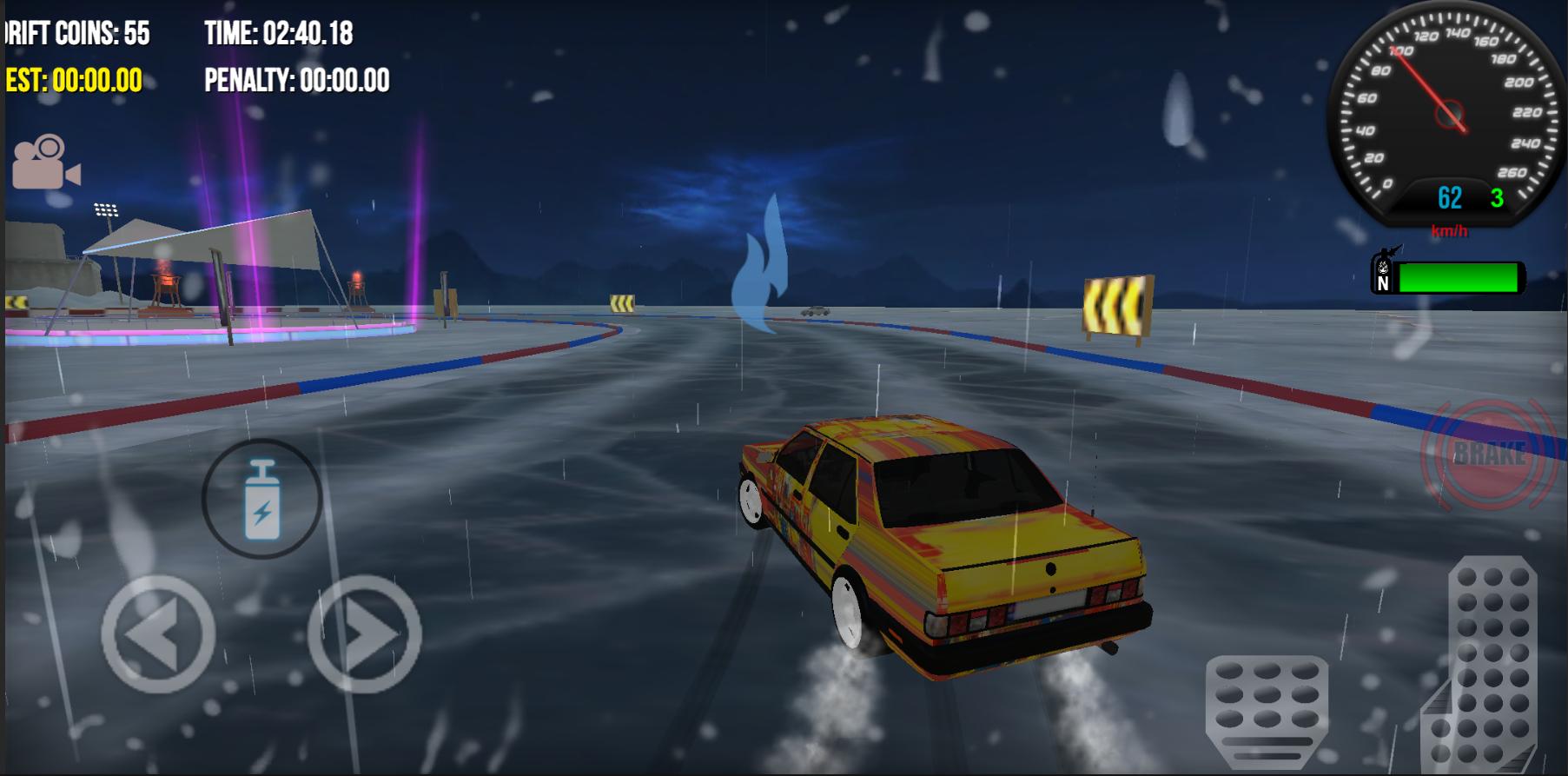The width and height of the screenshot is (1568, 776).
Task: Tap the gear indicator showing 3
Action: click(1496, 198)
